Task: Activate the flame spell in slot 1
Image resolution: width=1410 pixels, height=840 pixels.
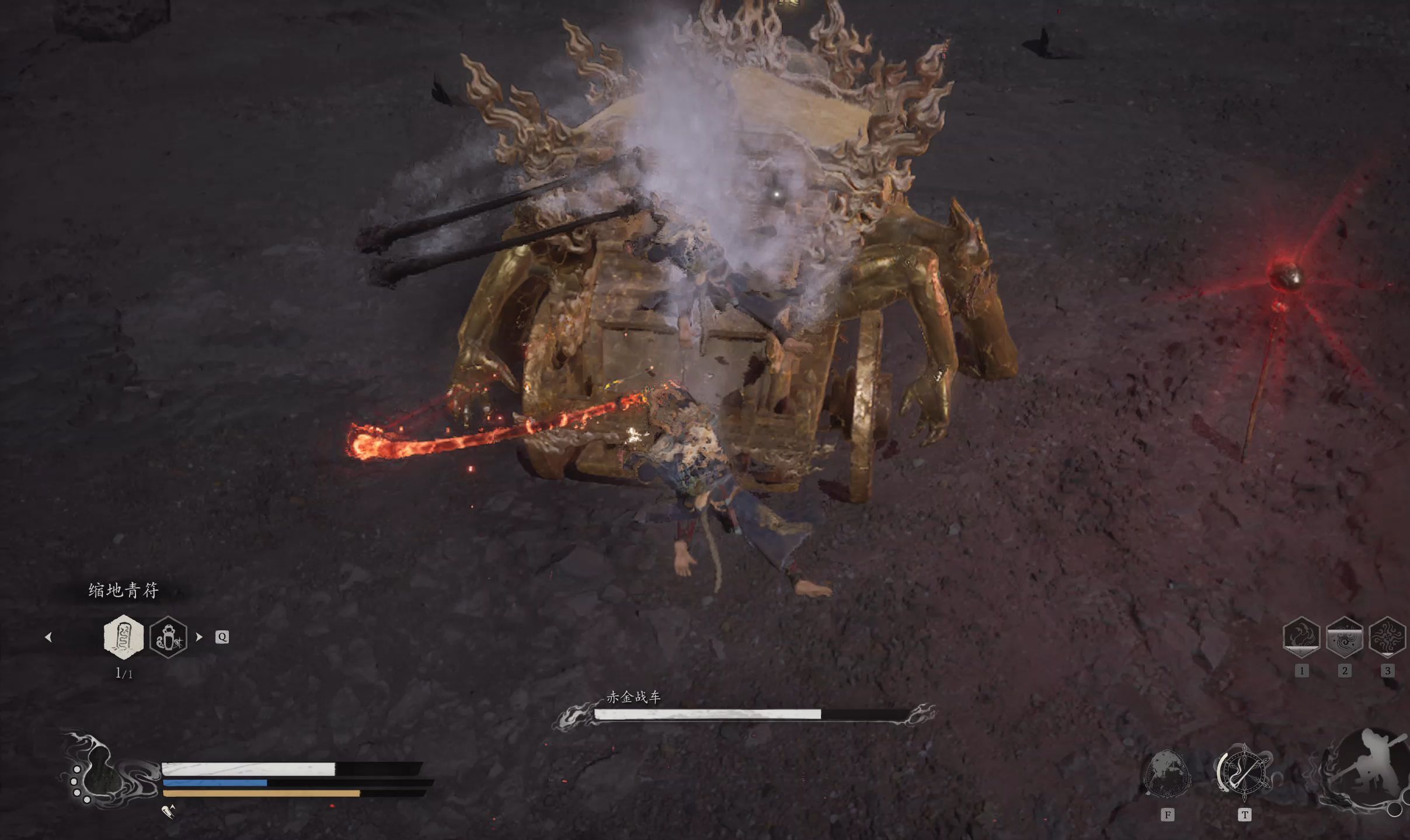Action: 1301,637
